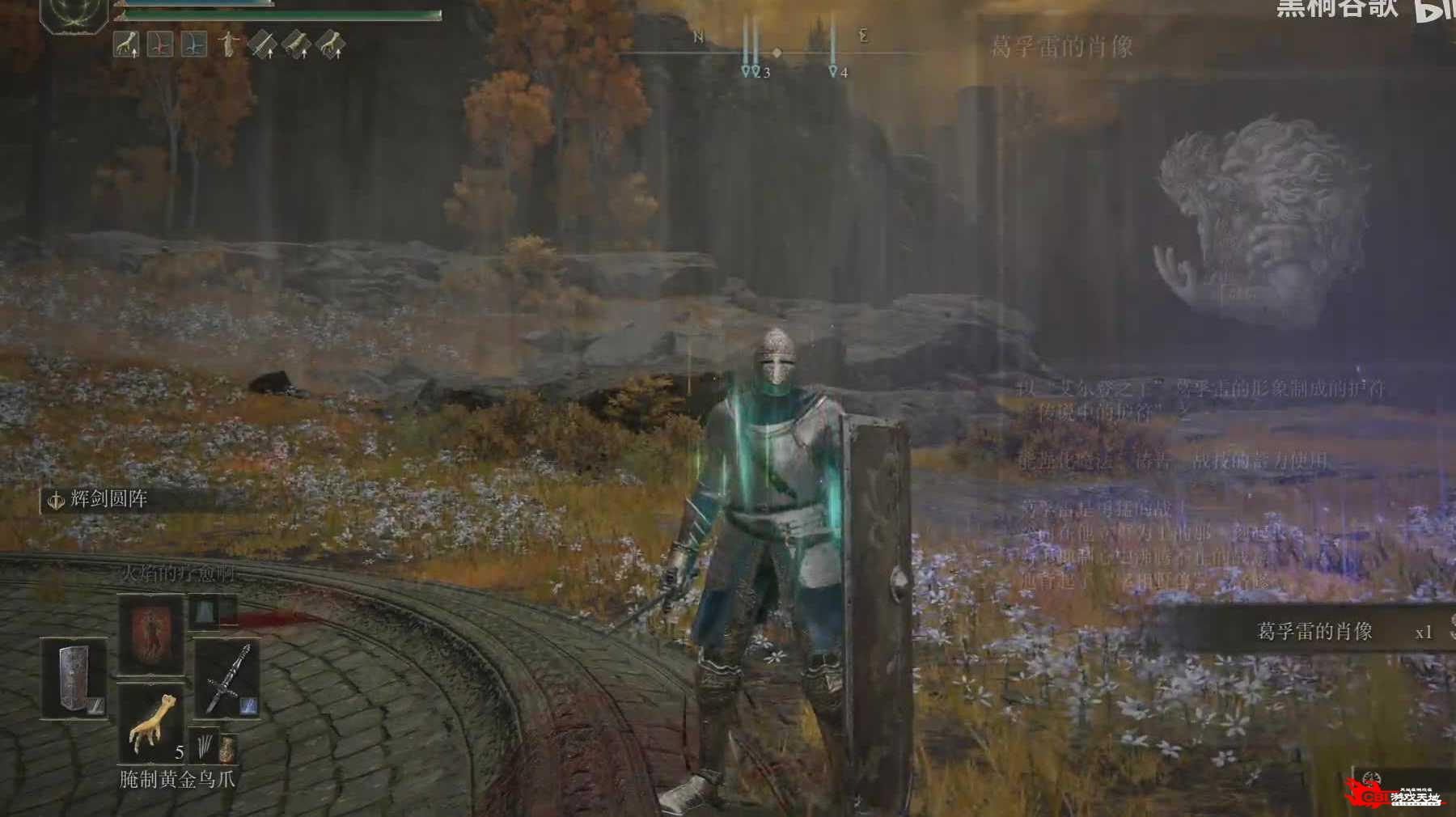This screenshot has width=1456, height=817.
Task: Inspect the sword buff status icon
Action: tap(263, 44)
